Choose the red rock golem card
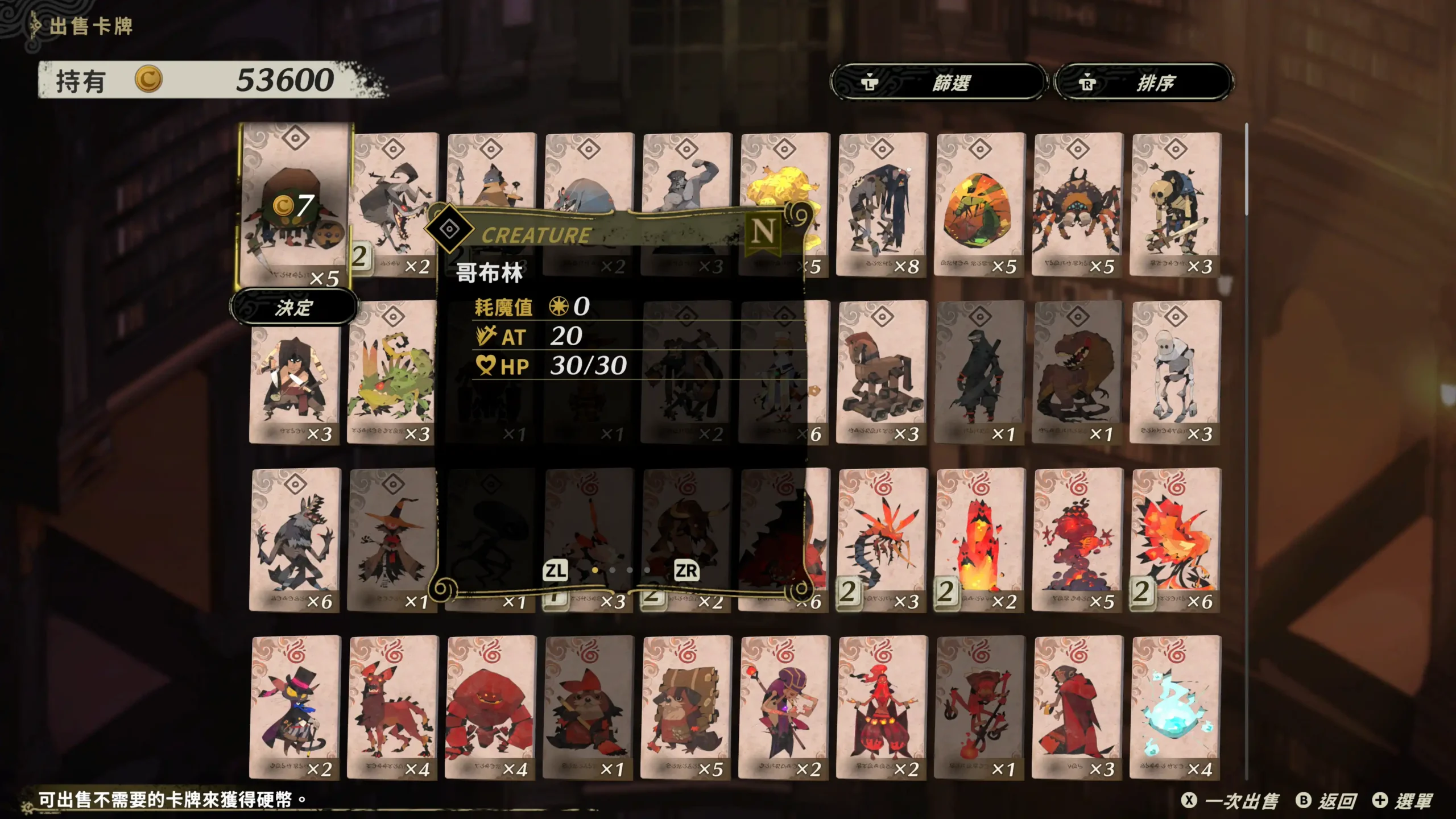1456x819 pixels. coord(490,708)
